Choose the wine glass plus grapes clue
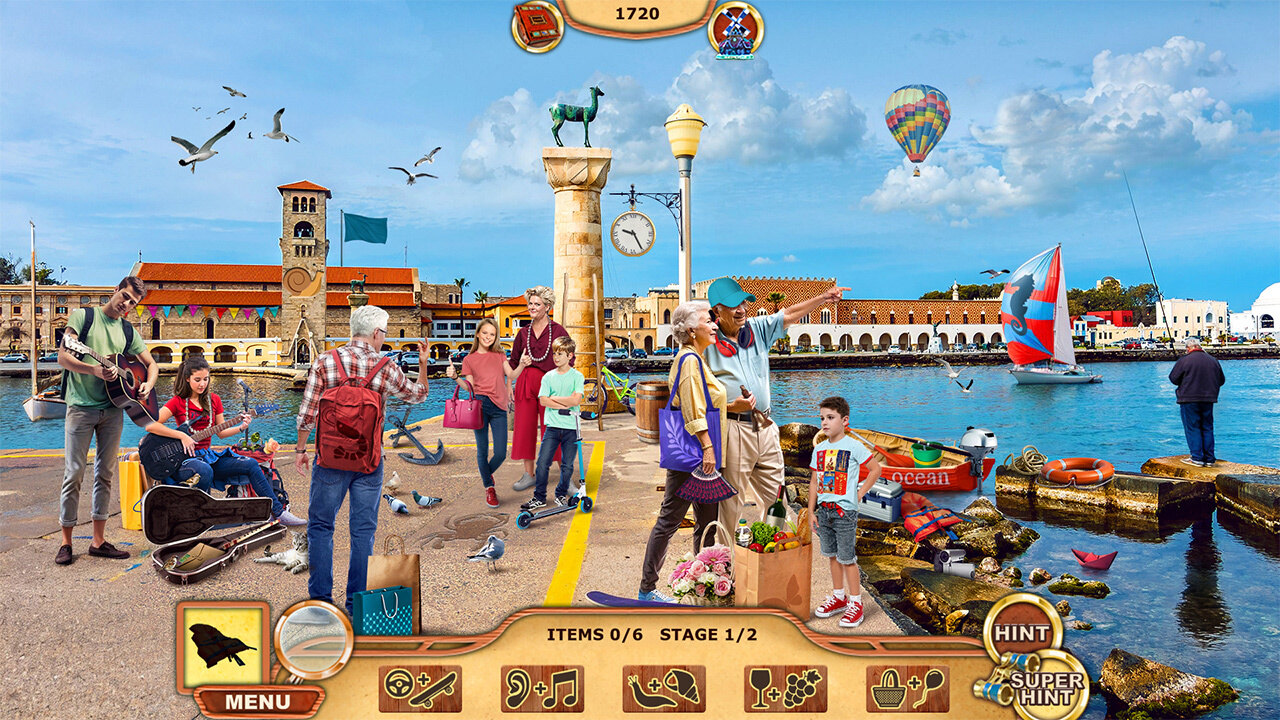This screenshot has height=720, width=1280. point(785,689)
